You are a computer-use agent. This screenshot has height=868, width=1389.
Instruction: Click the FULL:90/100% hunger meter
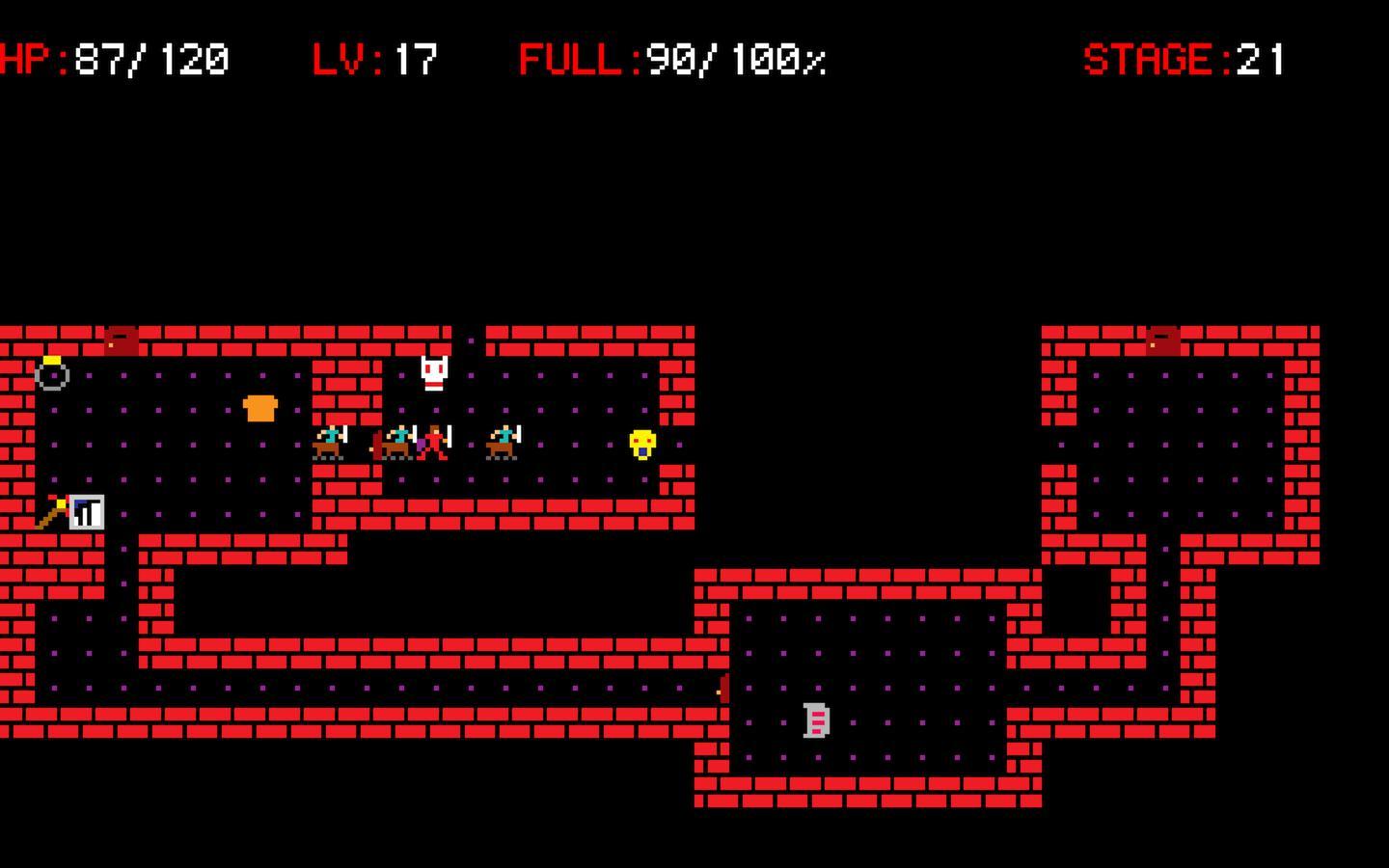pyautogui.click(x=670, y=58)
